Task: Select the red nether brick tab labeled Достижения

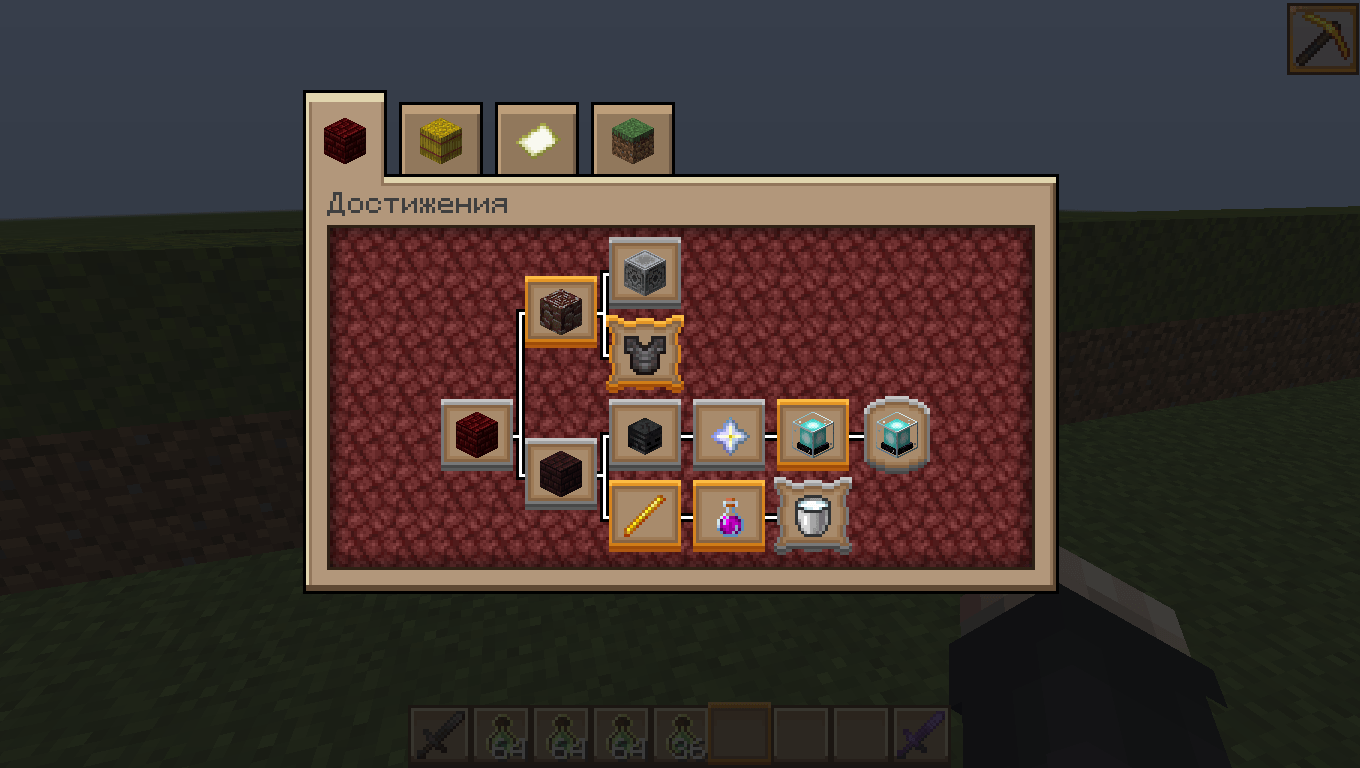Action: point(344,138)
